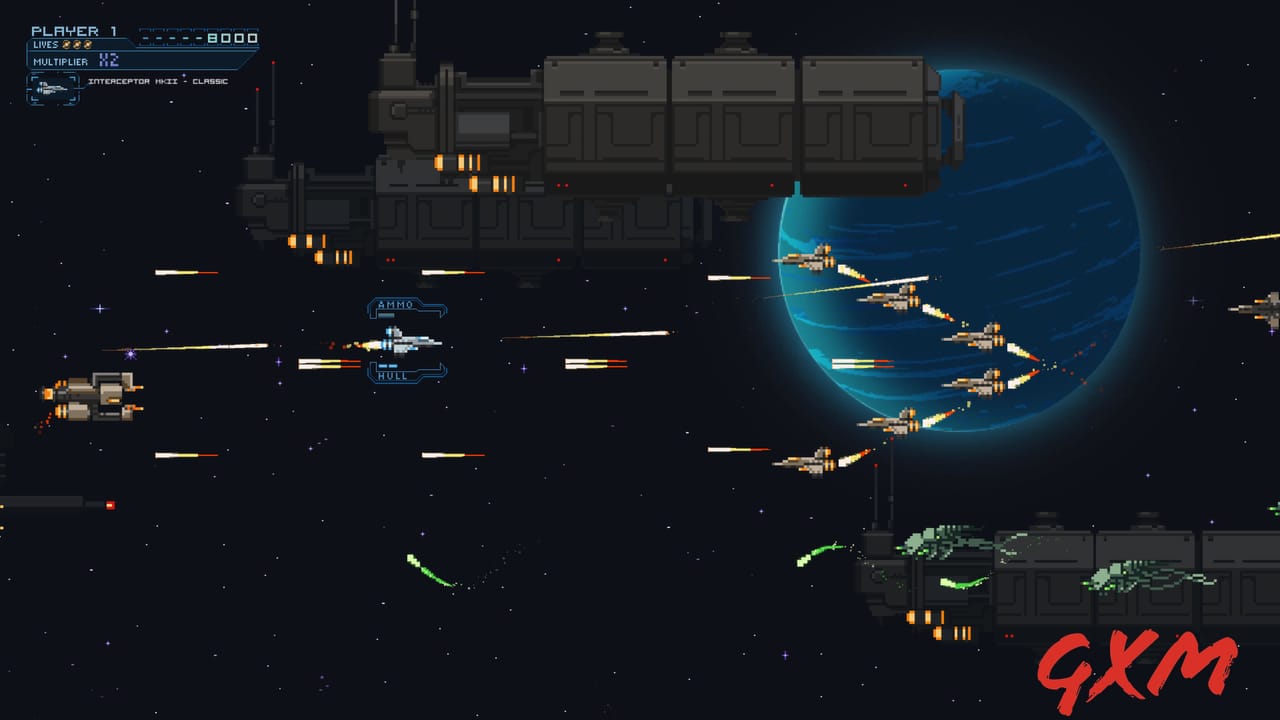Expand the HULL bracket frame
Image resolution: width=1280 pixels, height=720 pixels.
click(x=407, y=372)
